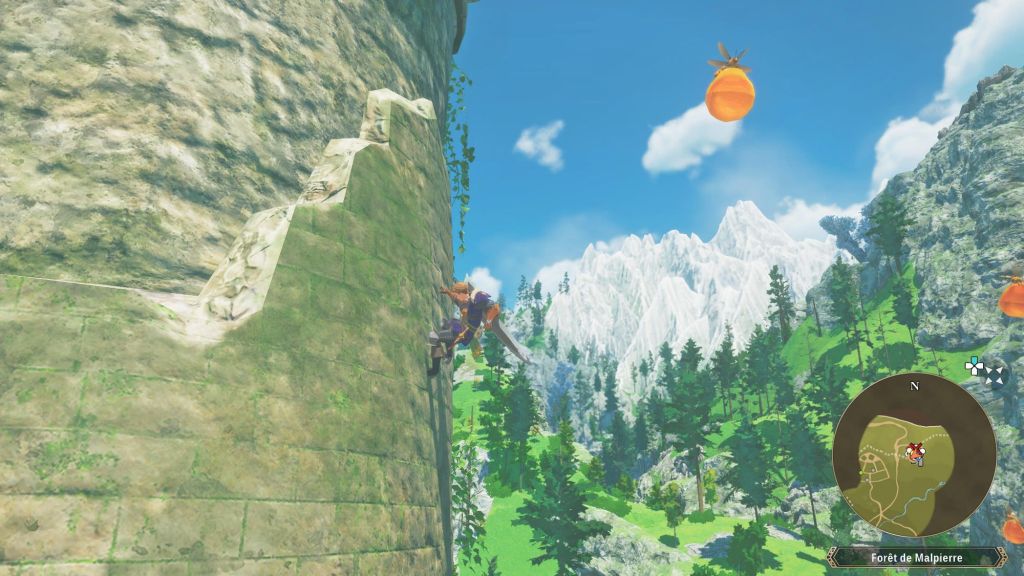The width and height of the screenshot is (1024, 576).
Task: Click the four-arrow map expand icon
Action: 993,376
